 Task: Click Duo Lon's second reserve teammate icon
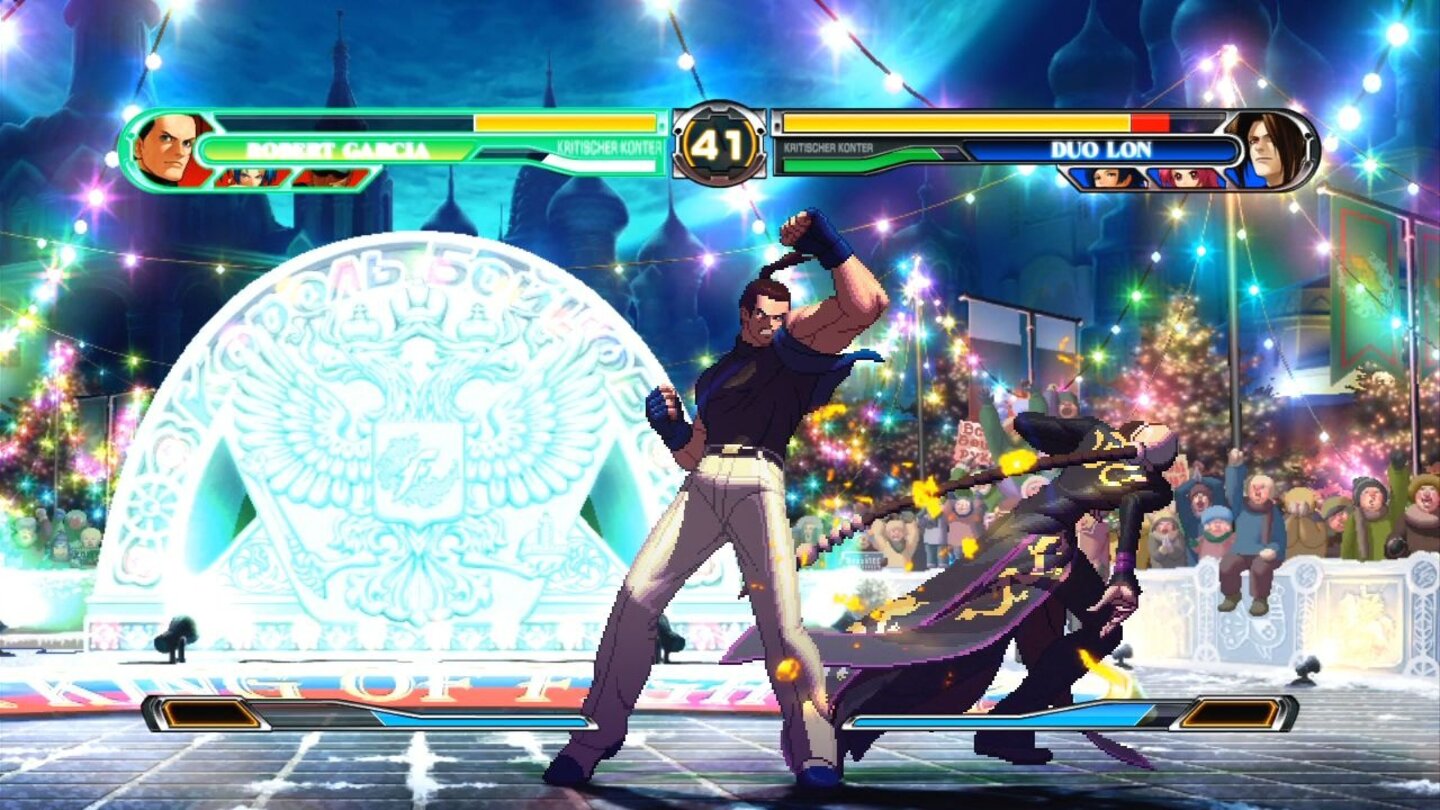[1186, 176]
